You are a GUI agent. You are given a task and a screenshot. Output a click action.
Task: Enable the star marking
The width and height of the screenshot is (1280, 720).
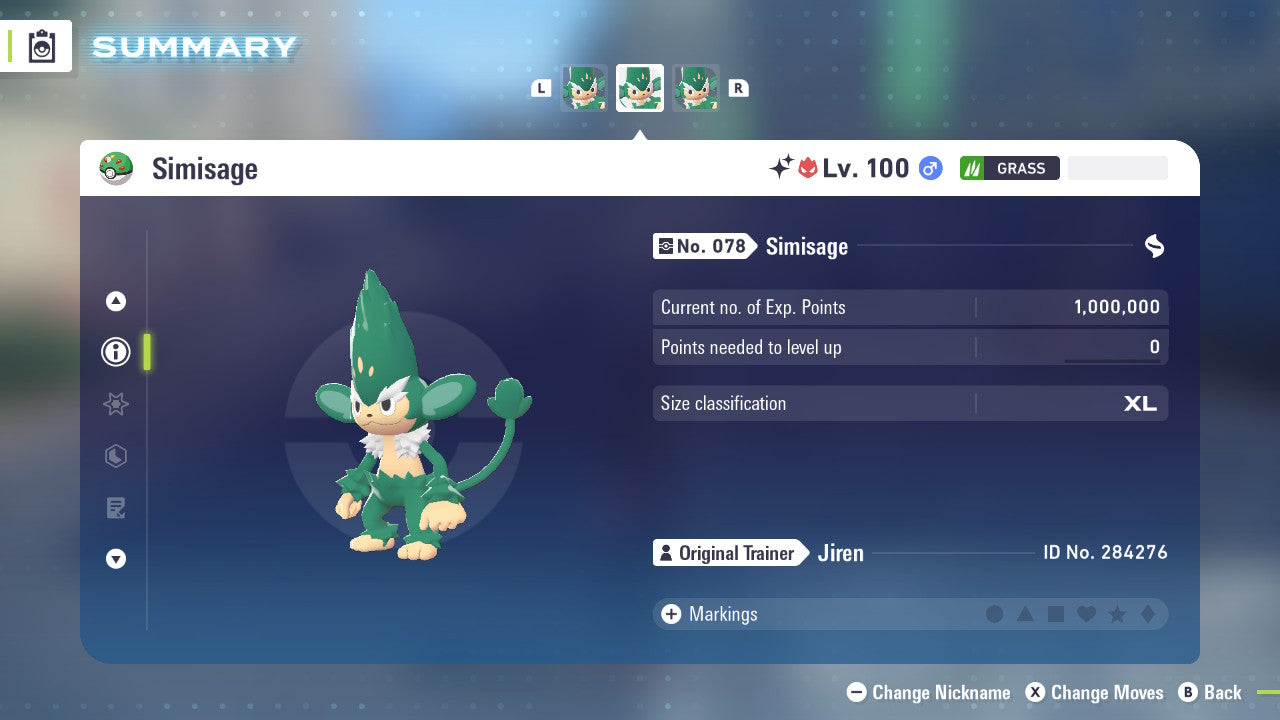[x=1116, y=614]
